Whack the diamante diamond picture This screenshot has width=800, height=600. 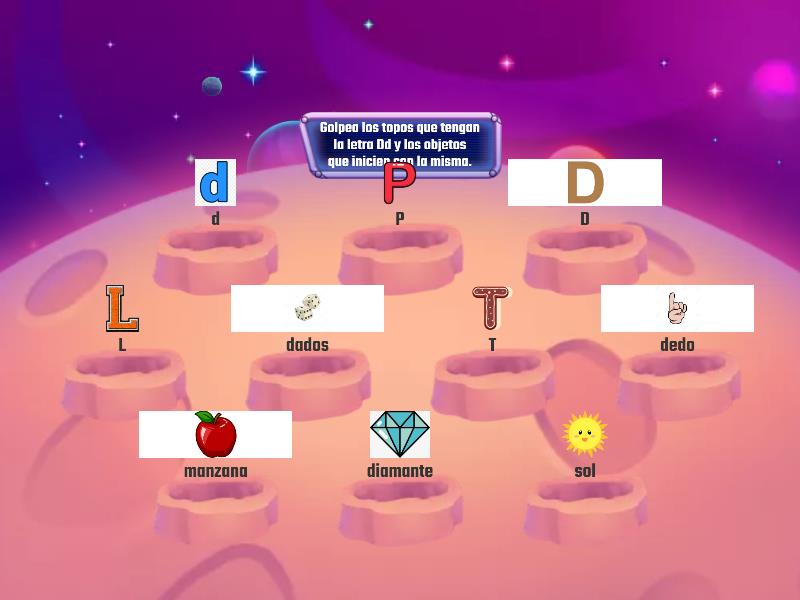[400, 434]
